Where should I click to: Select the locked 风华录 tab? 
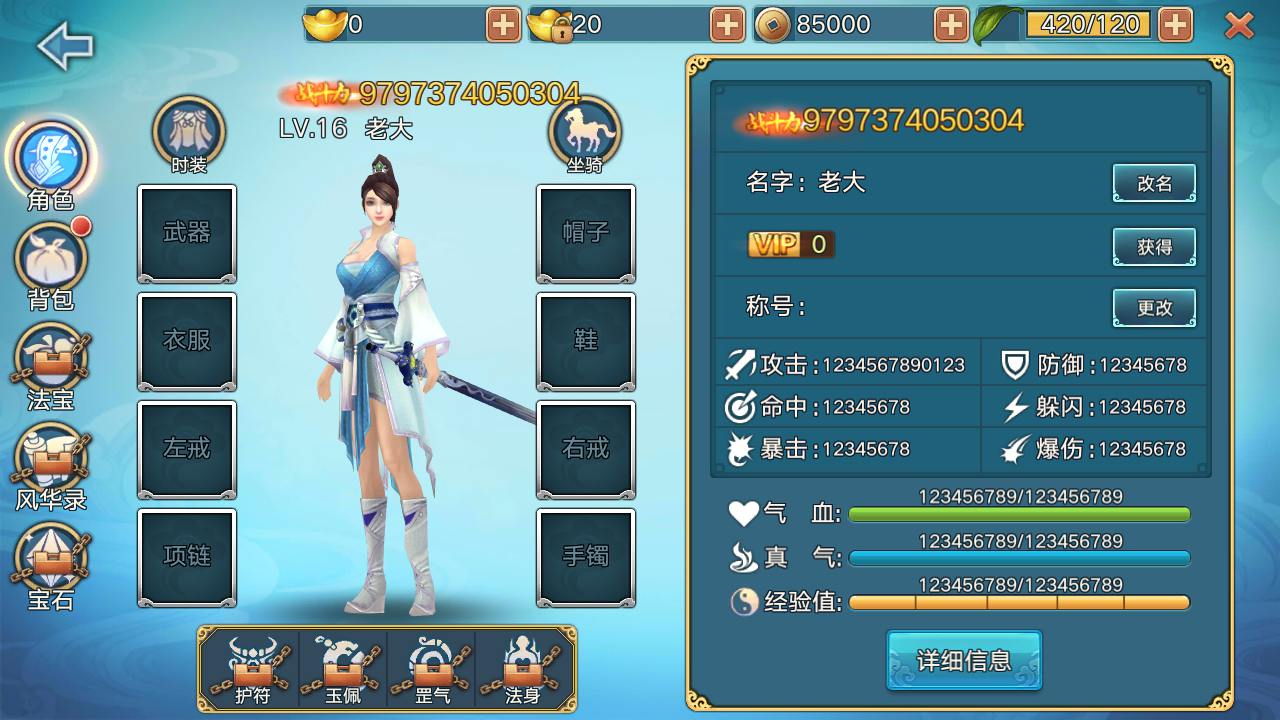tap(51, 460)
